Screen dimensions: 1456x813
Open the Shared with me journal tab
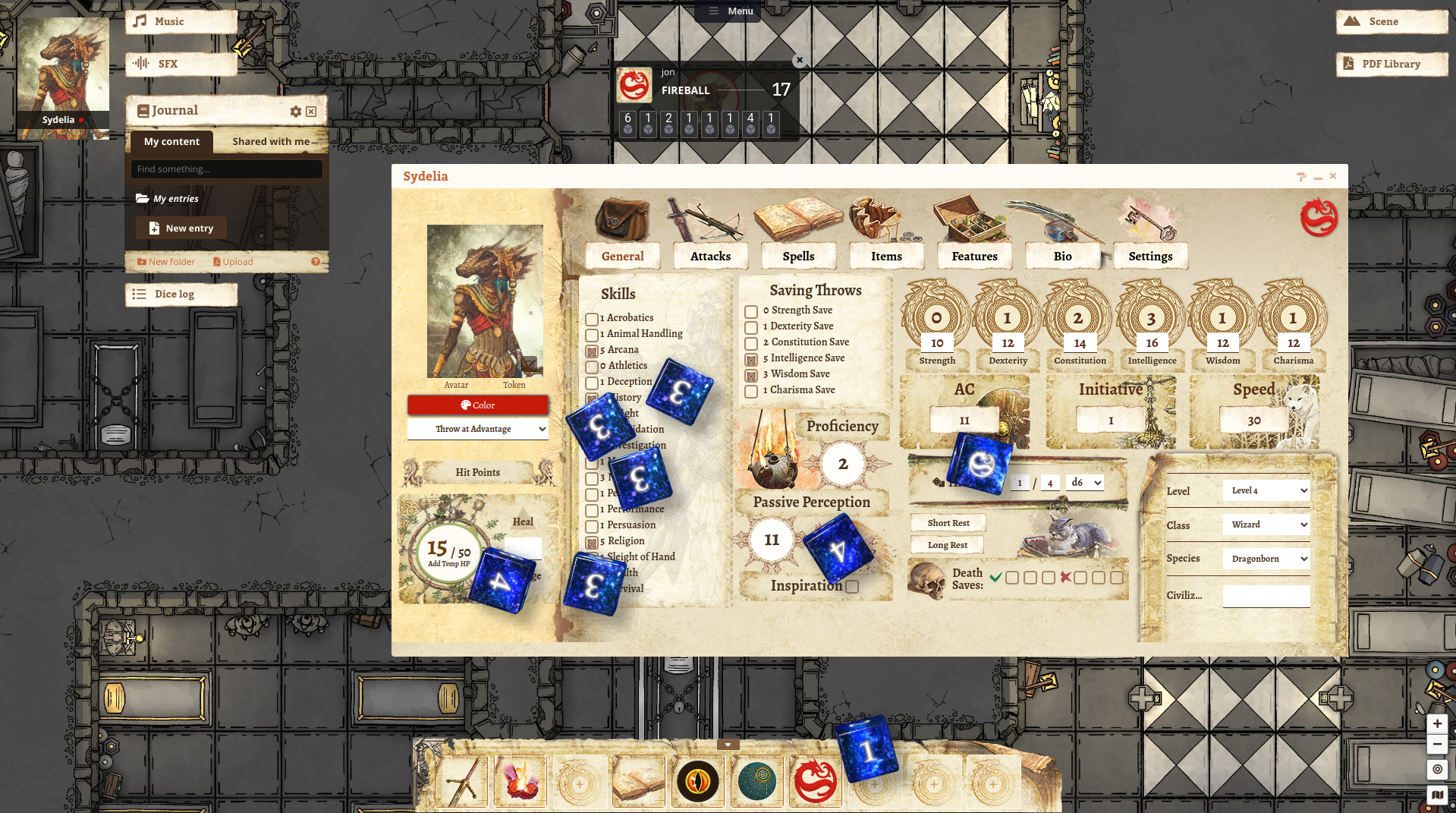[x=271, y=141]
